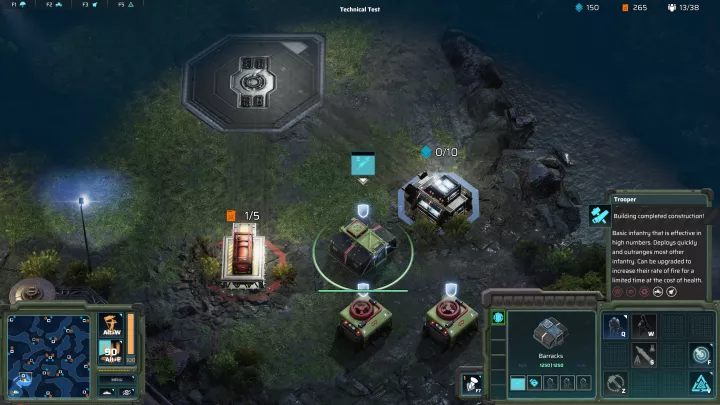Screen dimensions: 720x405
Task: Click the F7 unit icon beside info panel
Action: coord(470,384)
